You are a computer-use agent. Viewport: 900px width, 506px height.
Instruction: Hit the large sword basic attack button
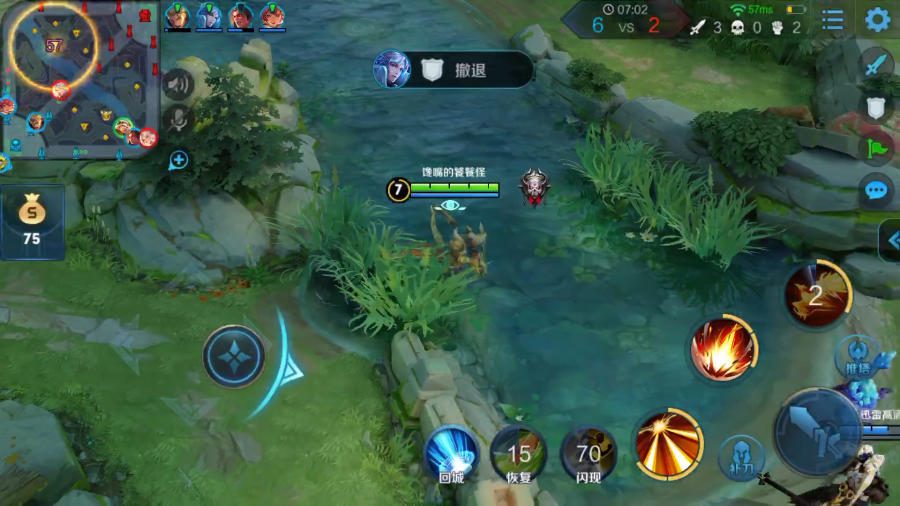[816, 432]
